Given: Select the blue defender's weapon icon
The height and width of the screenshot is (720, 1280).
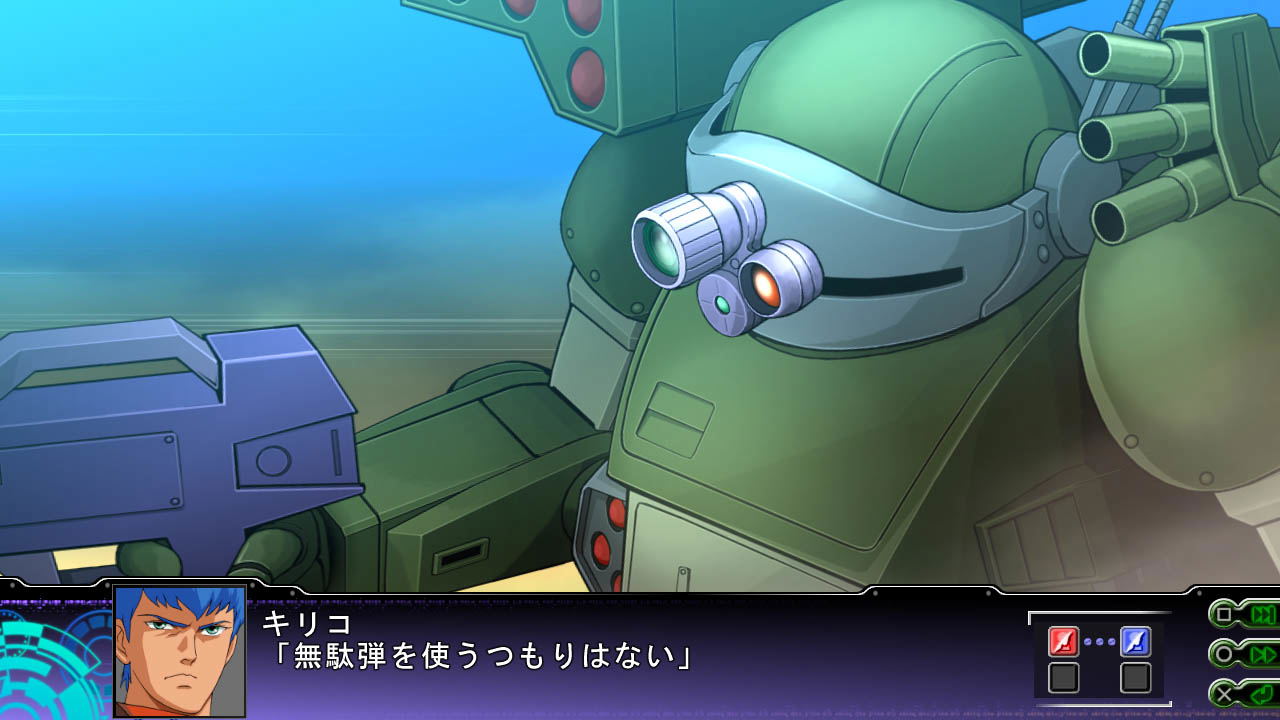Looking at the screenshot, I should [1135, 641].
